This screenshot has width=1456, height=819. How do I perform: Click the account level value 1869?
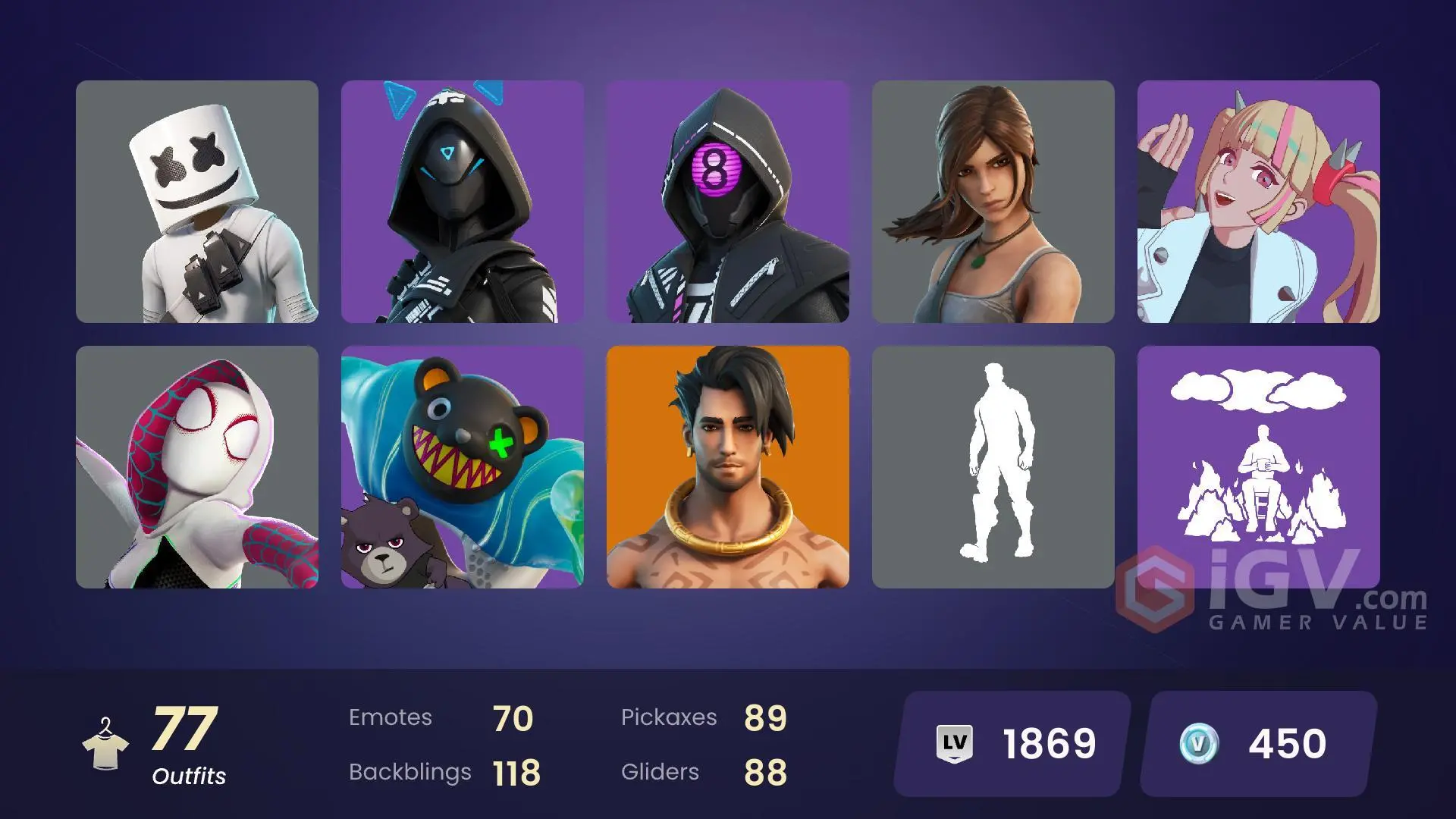[1050, 743]
